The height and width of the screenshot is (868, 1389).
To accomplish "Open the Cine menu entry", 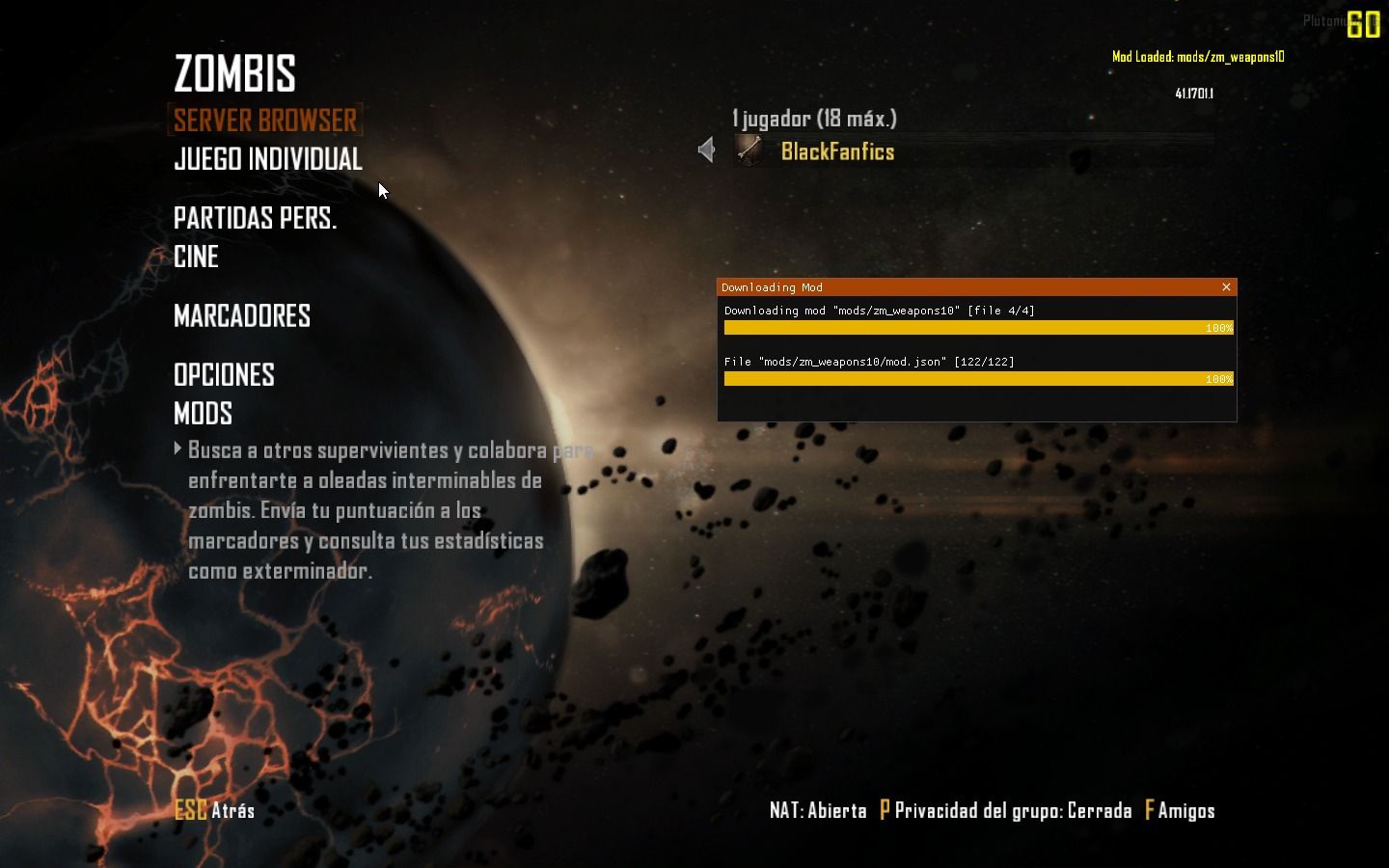I will [x=196, y=258].
